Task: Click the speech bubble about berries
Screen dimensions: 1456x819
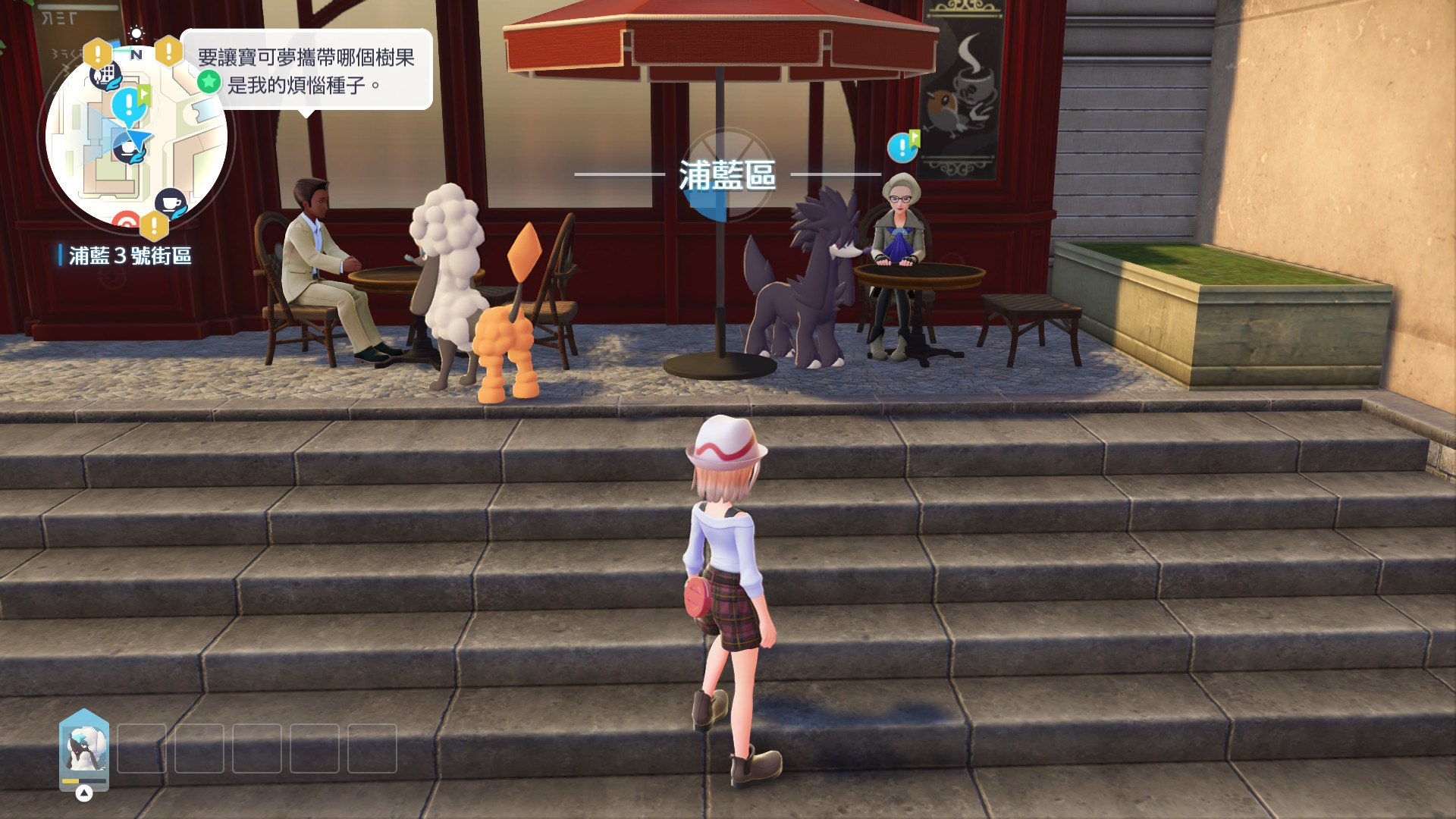Action: point(306,71)
